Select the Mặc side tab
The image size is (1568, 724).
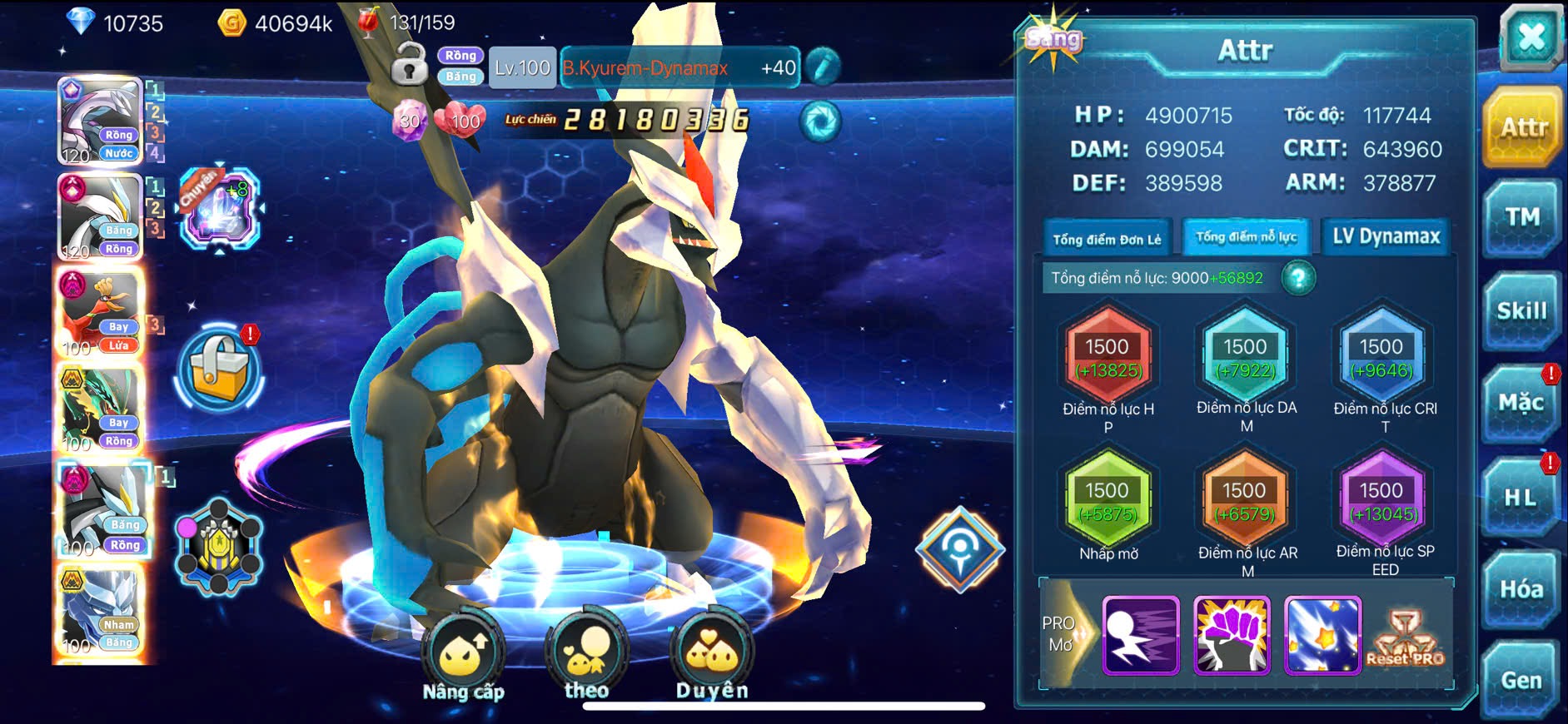(1521, 404)
